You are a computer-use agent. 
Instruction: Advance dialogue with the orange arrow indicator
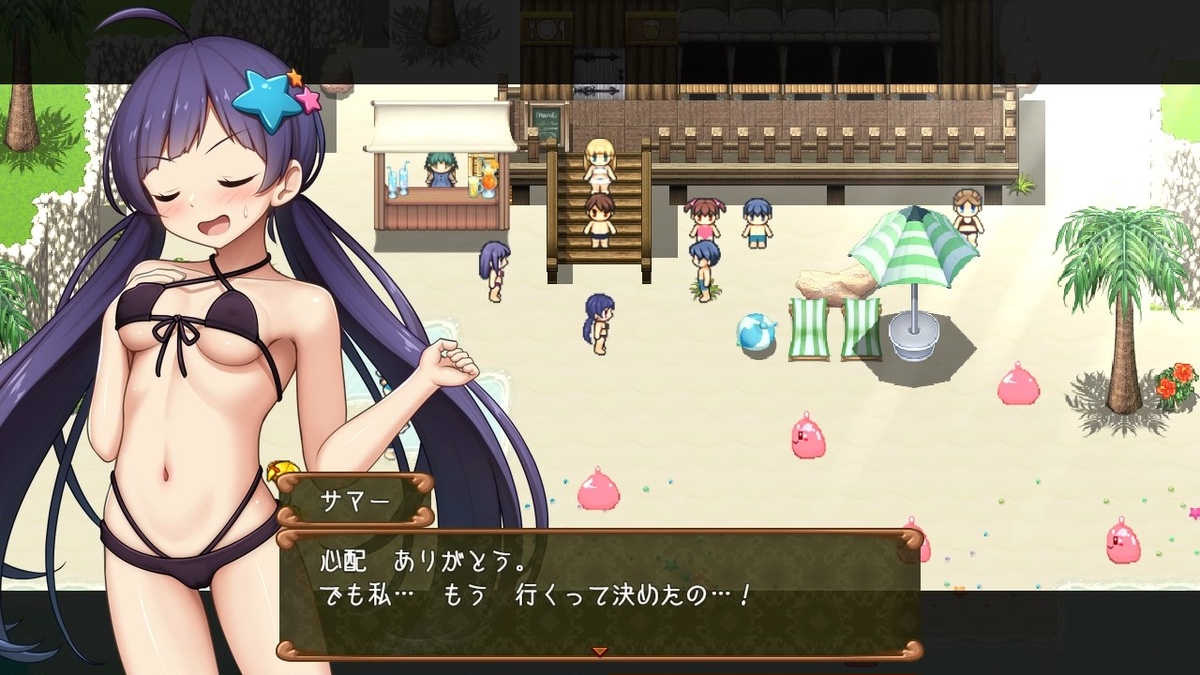coord(600,651)
